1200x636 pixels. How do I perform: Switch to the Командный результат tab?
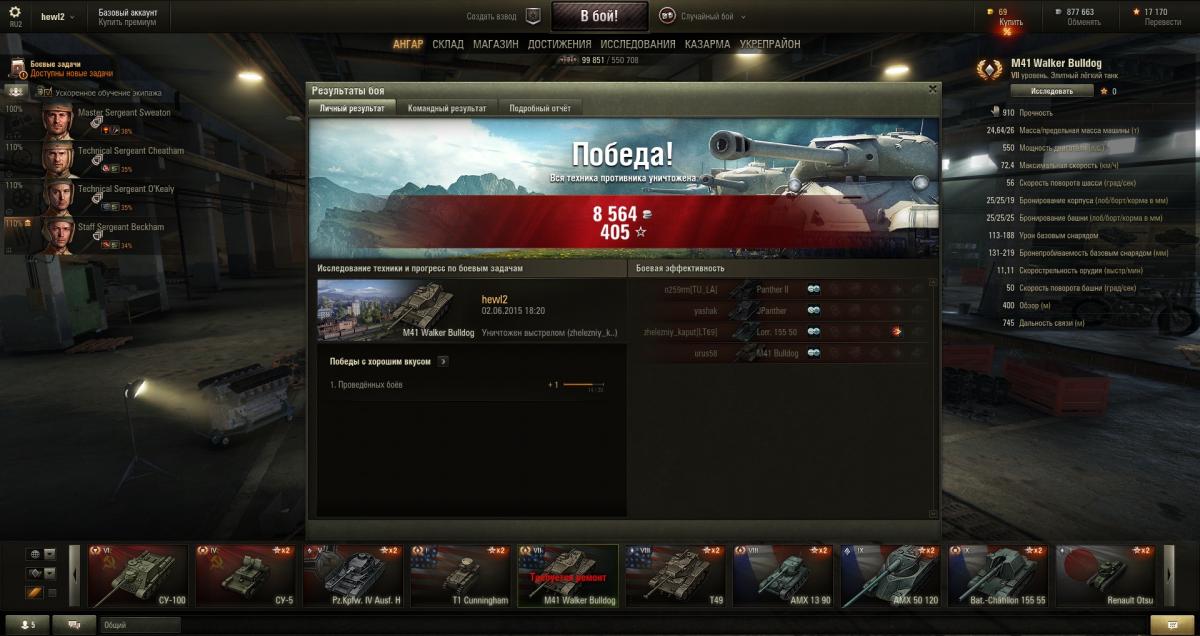pos(447,108)
